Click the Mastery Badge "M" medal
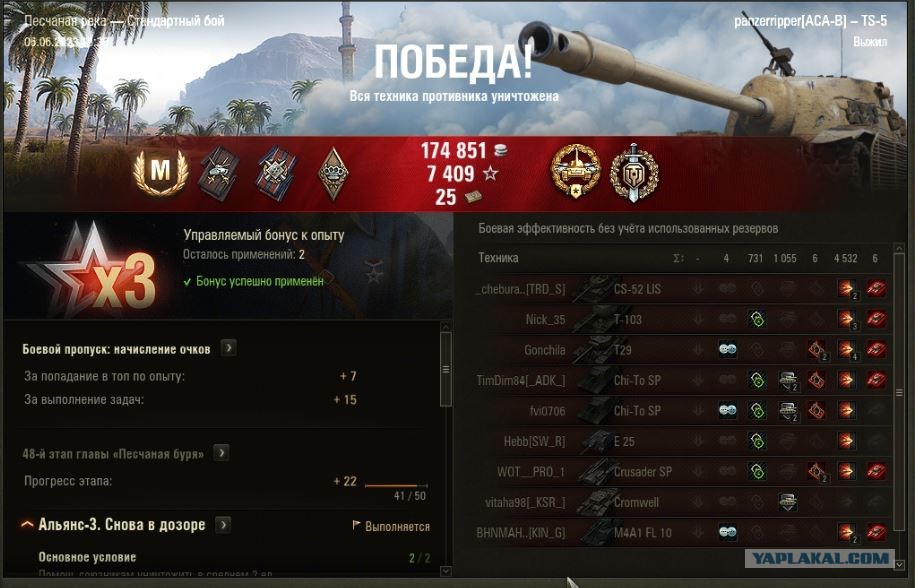The image size is (915, 588). (160, 173)
